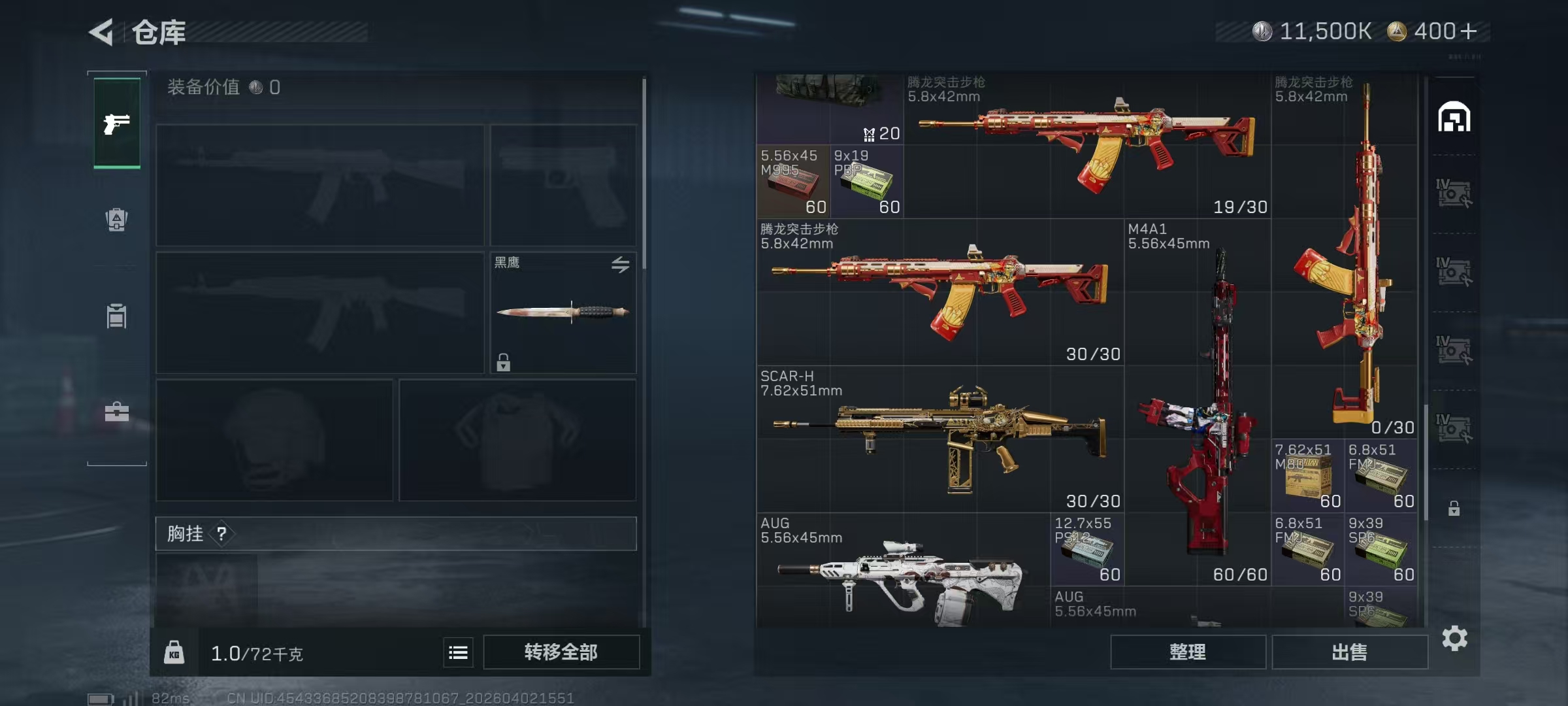Viewport: 1568px width, 706px height.
Task: Select the 9x19 PBP ammo stack
Action: 866,182
